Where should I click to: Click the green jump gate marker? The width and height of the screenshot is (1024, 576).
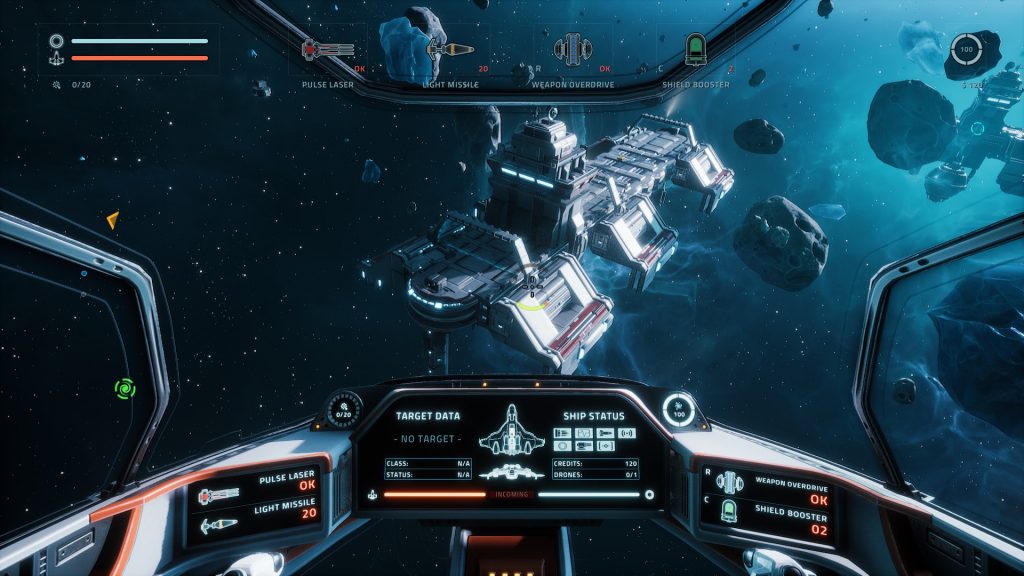tap(125, 388)
